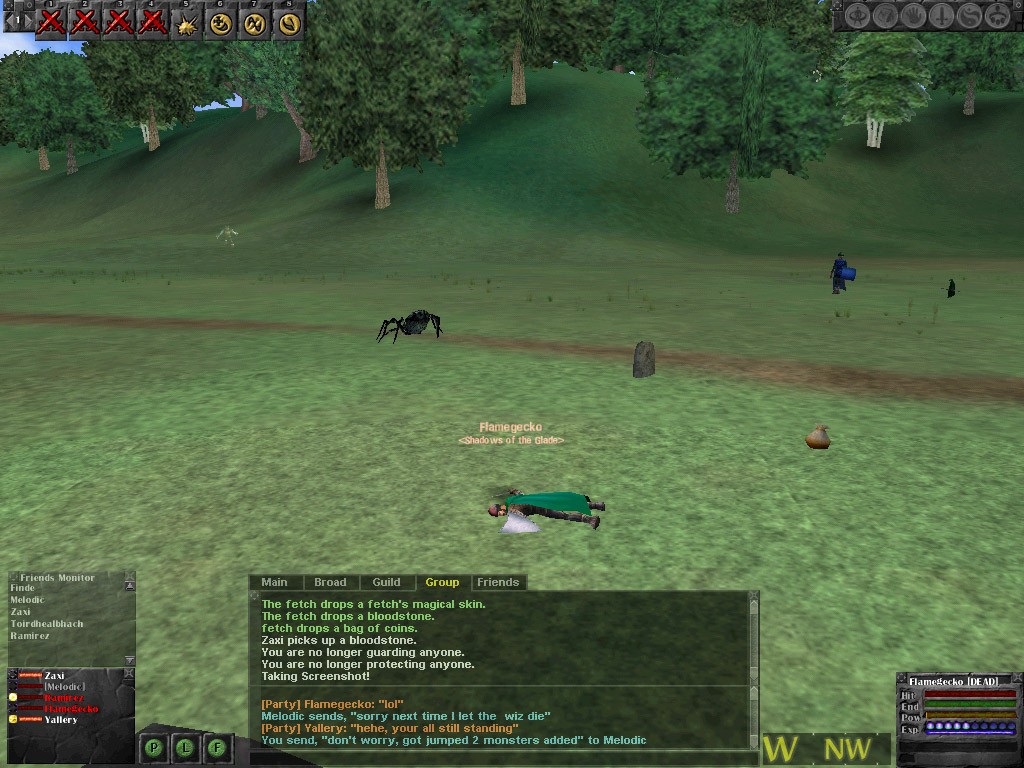Switch to the Main chat tab
Viewport: 1024px width, 768px height.
(x=274, y=582)
